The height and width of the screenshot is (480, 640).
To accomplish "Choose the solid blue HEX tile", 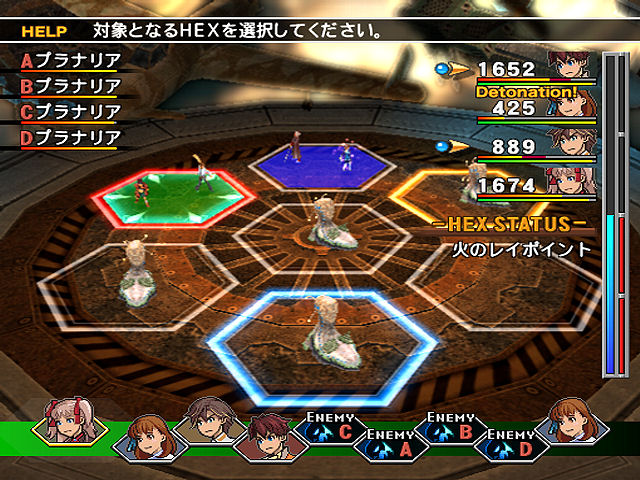I will click(318, 160).
